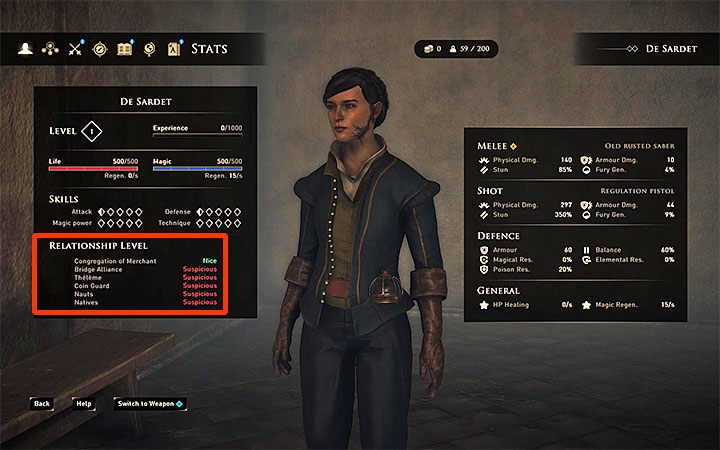Click the Switch to Weapon button

pos(148,404)
